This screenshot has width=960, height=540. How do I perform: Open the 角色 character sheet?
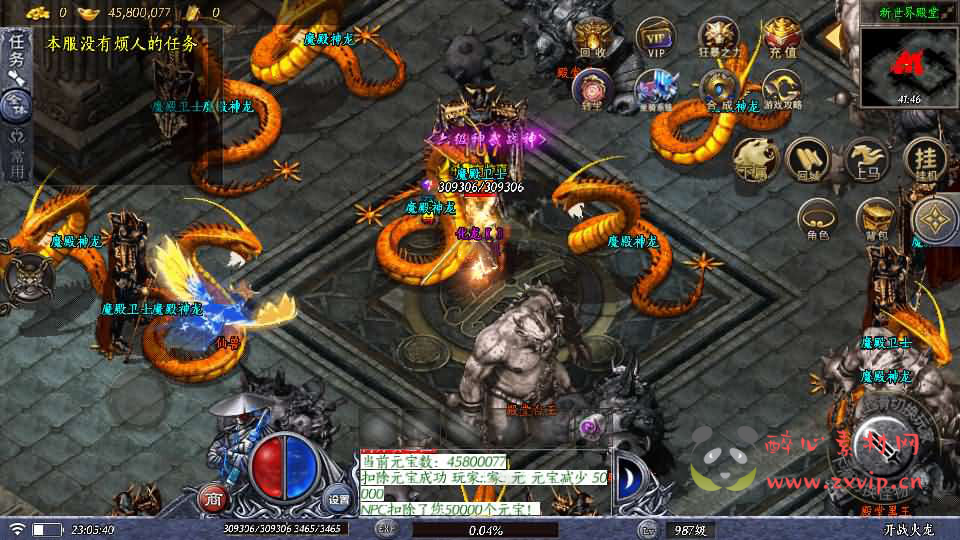pyautogui.click(x=817, y=218)
